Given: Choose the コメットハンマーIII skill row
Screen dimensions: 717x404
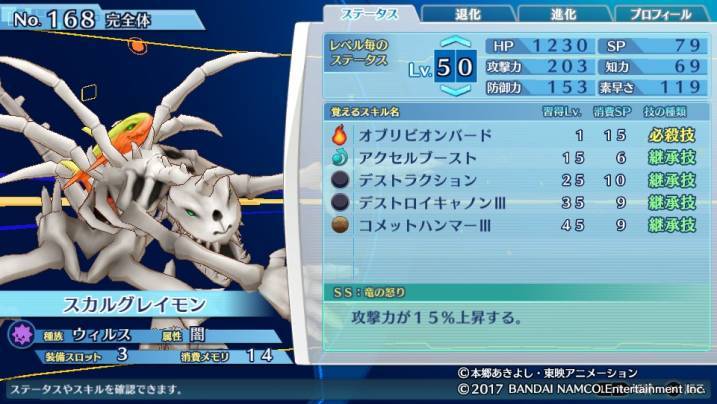Looking at the screenshot, I should click(x=512, y=224).
